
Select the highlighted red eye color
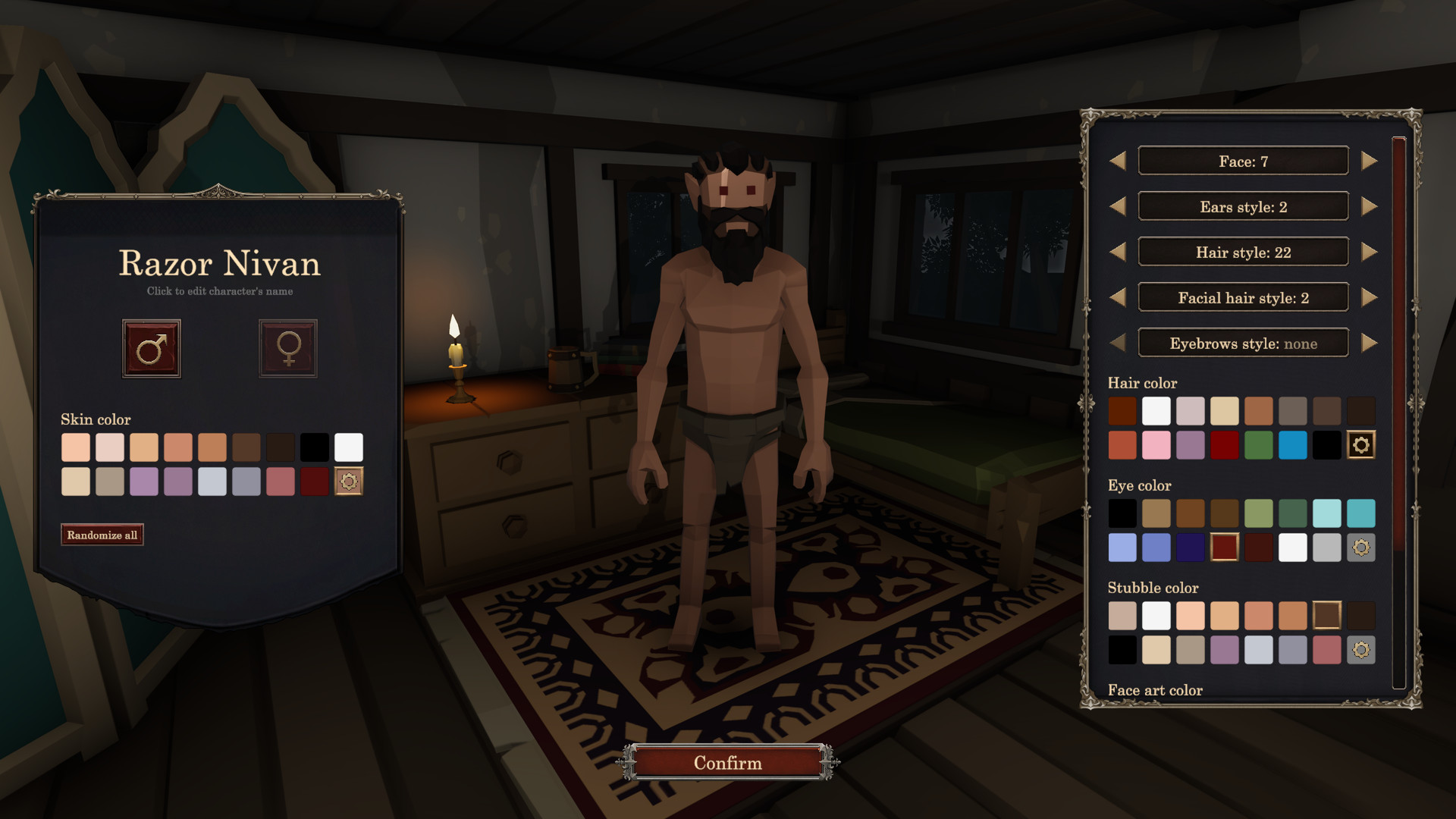(x=1224, y=547)
